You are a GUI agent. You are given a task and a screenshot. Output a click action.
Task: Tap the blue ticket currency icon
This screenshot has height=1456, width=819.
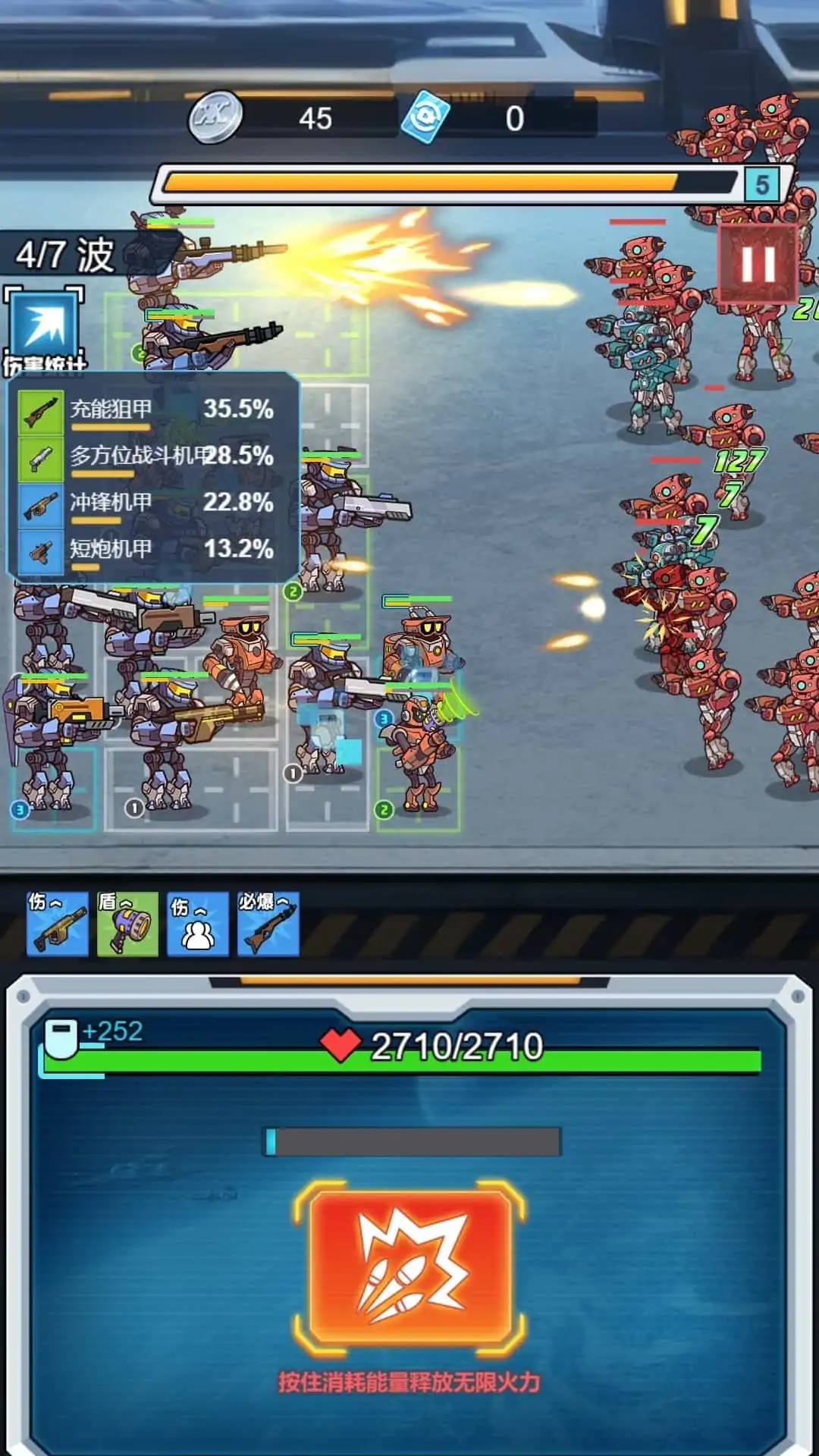(x=425, y=118)
